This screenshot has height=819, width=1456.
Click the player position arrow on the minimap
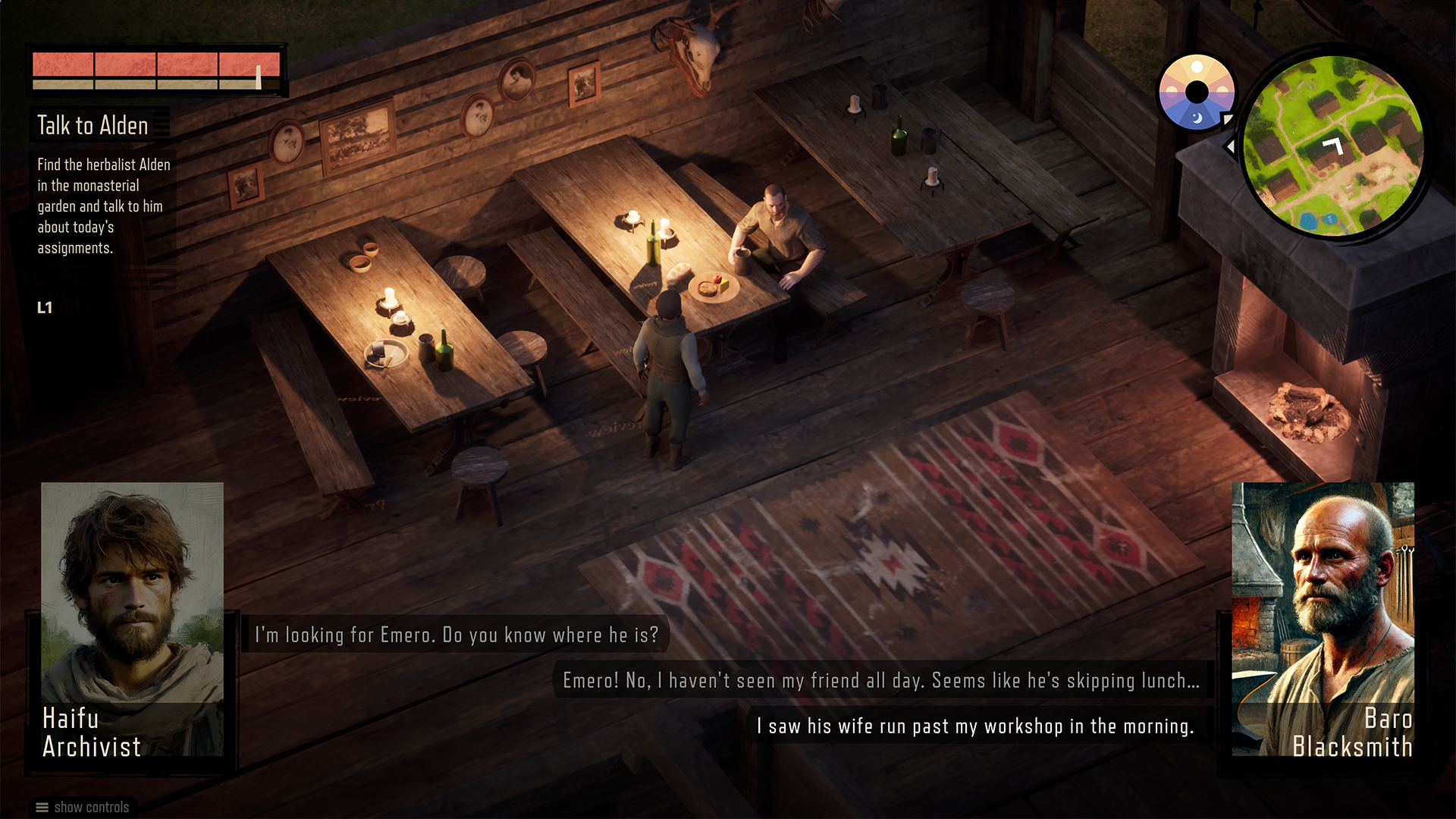(x=1332, y=146)
